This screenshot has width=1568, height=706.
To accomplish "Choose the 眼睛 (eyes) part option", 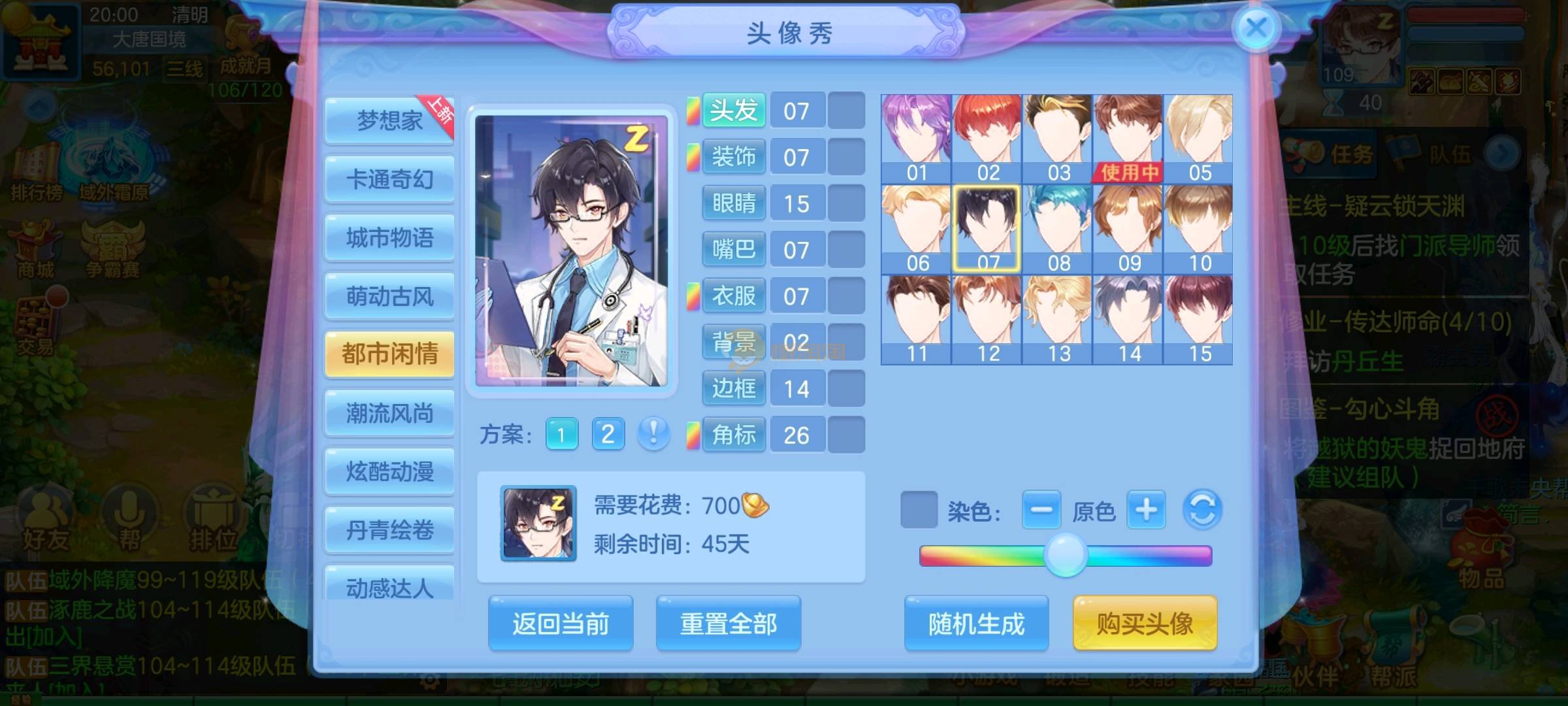I will [x=734, y=203].
